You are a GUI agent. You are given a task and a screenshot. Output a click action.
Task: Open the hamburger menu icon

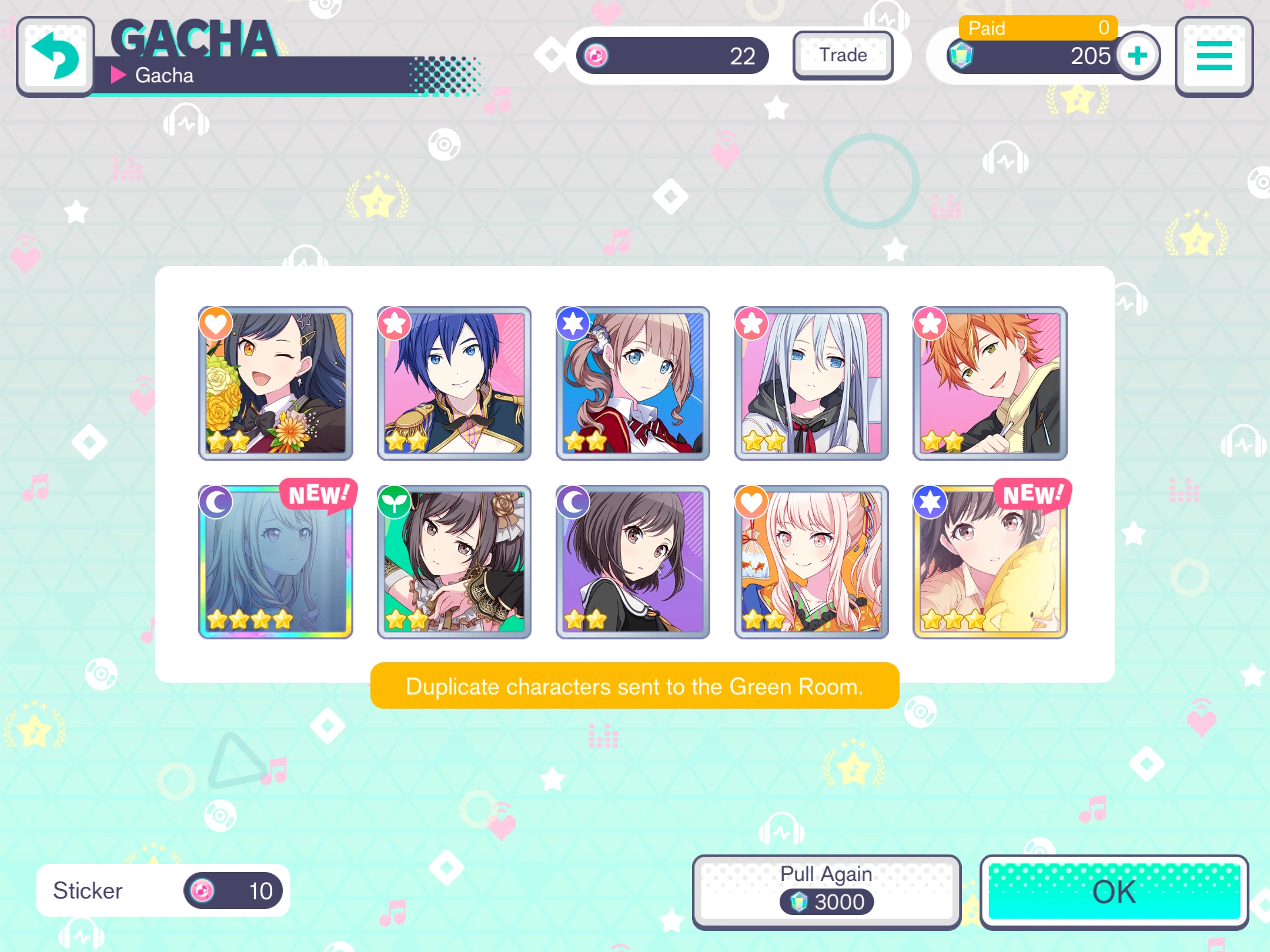click(1213, 56)
